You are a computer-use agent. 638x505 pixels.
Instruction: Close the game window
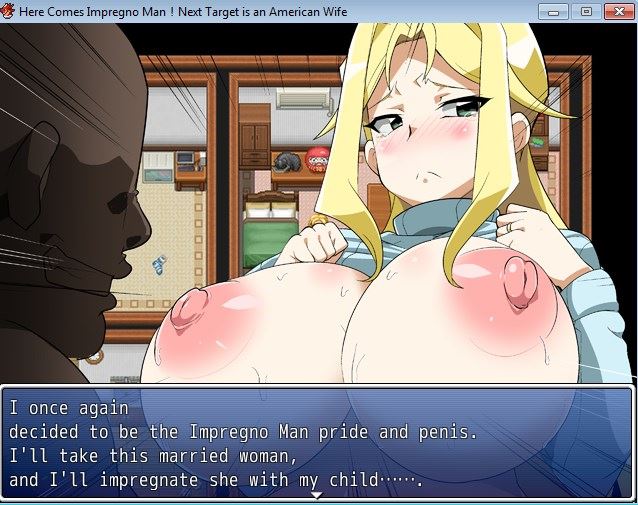pos(617,11)
